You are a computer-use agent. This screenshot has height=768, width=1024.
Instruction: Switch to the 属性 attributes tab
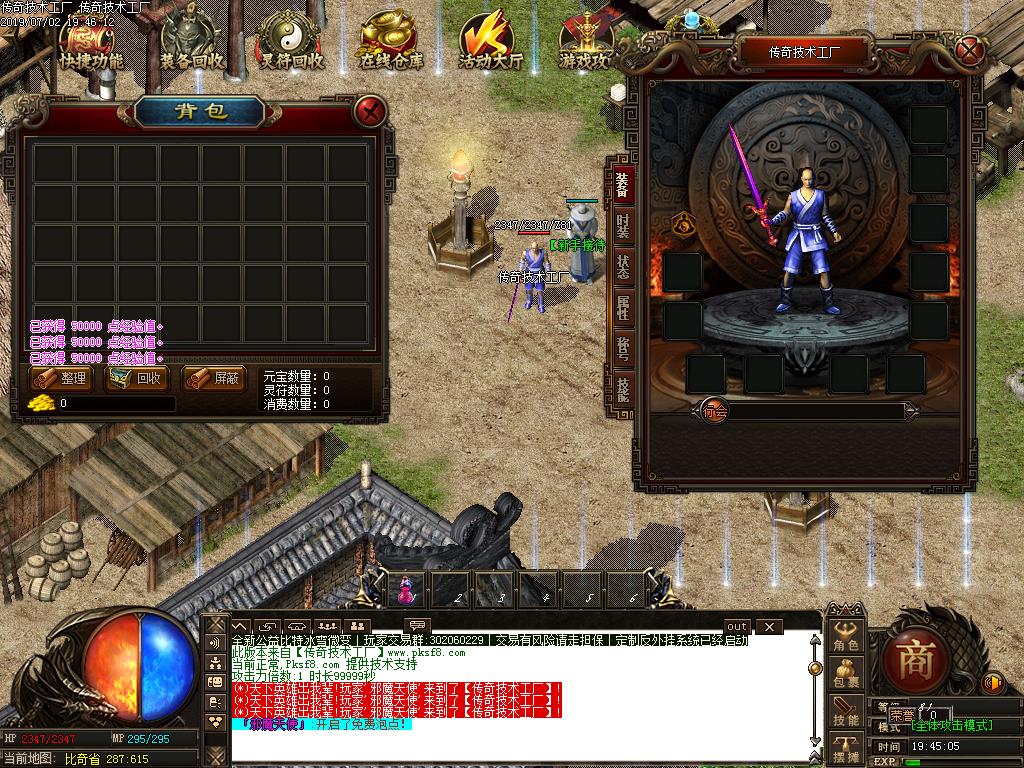(623, 308)
